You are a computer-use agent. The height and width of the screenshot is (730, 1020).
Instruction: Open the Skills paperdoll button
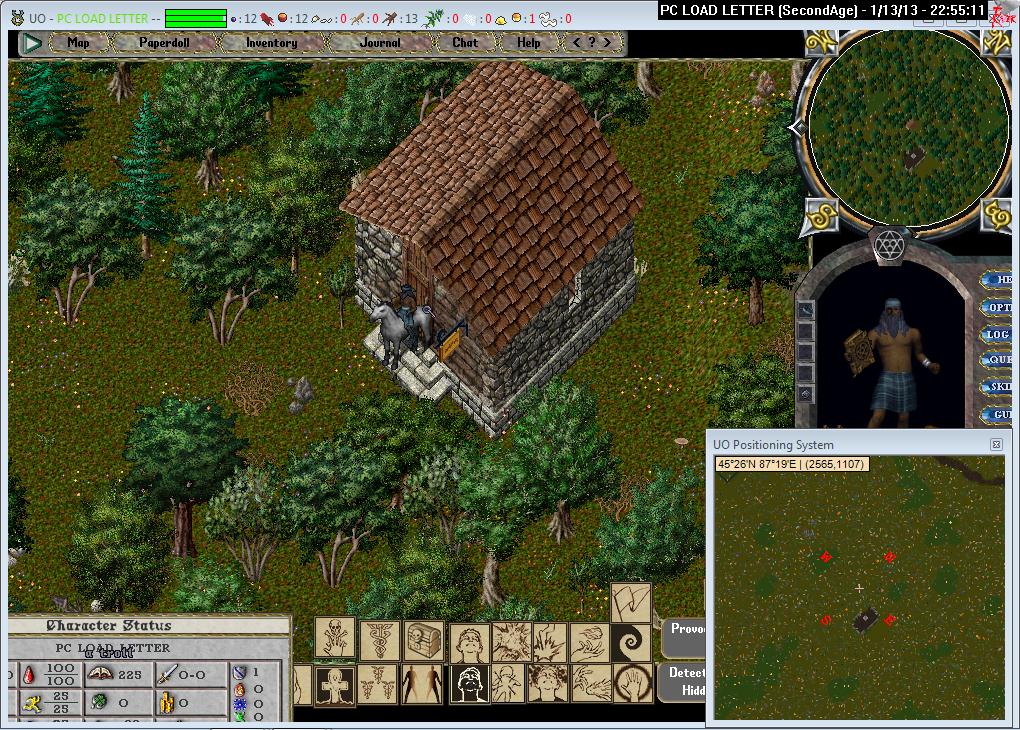click(999, 387)
